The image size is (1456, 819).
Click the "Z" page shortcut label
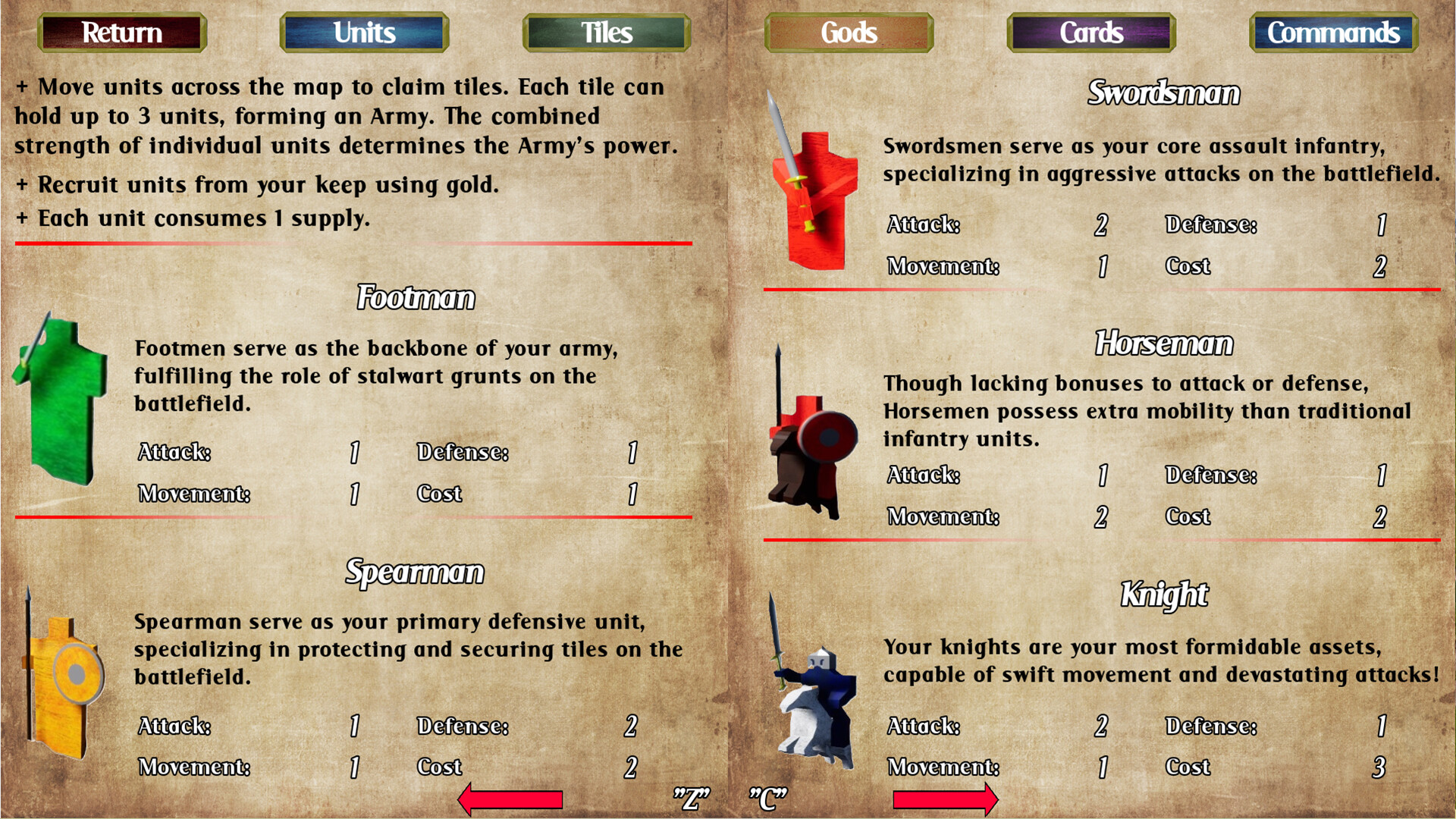pos(692,797)
